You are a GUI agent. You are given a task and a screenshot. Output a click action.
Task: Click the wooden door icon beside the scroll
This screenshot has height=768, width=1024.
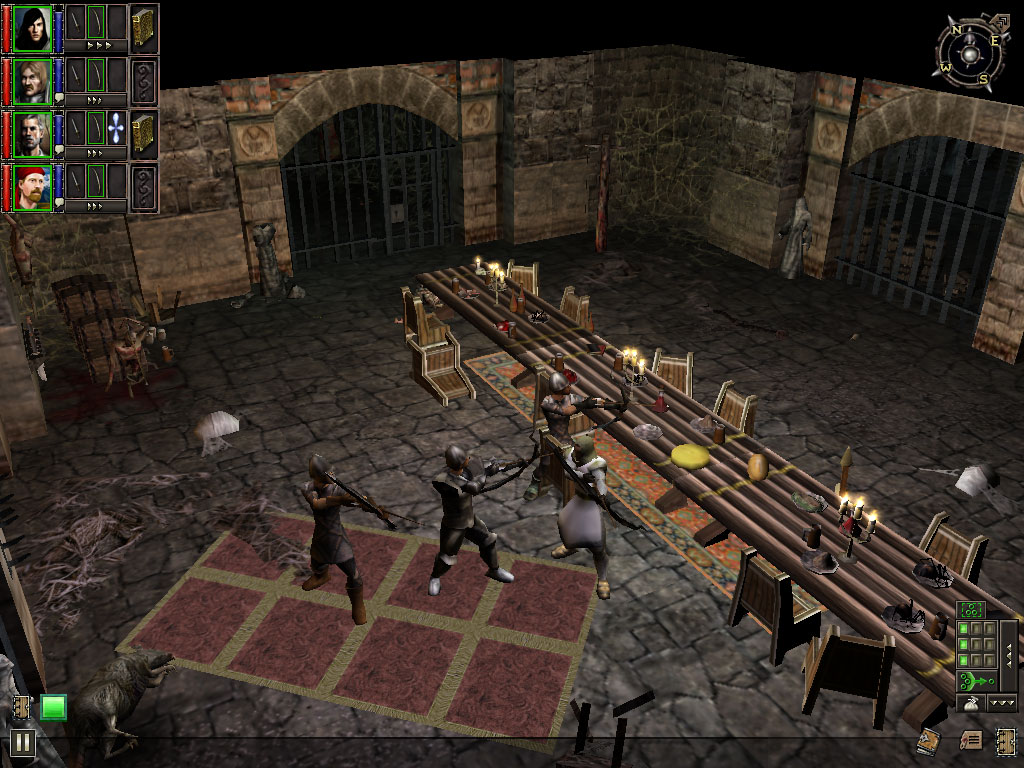1006,741
